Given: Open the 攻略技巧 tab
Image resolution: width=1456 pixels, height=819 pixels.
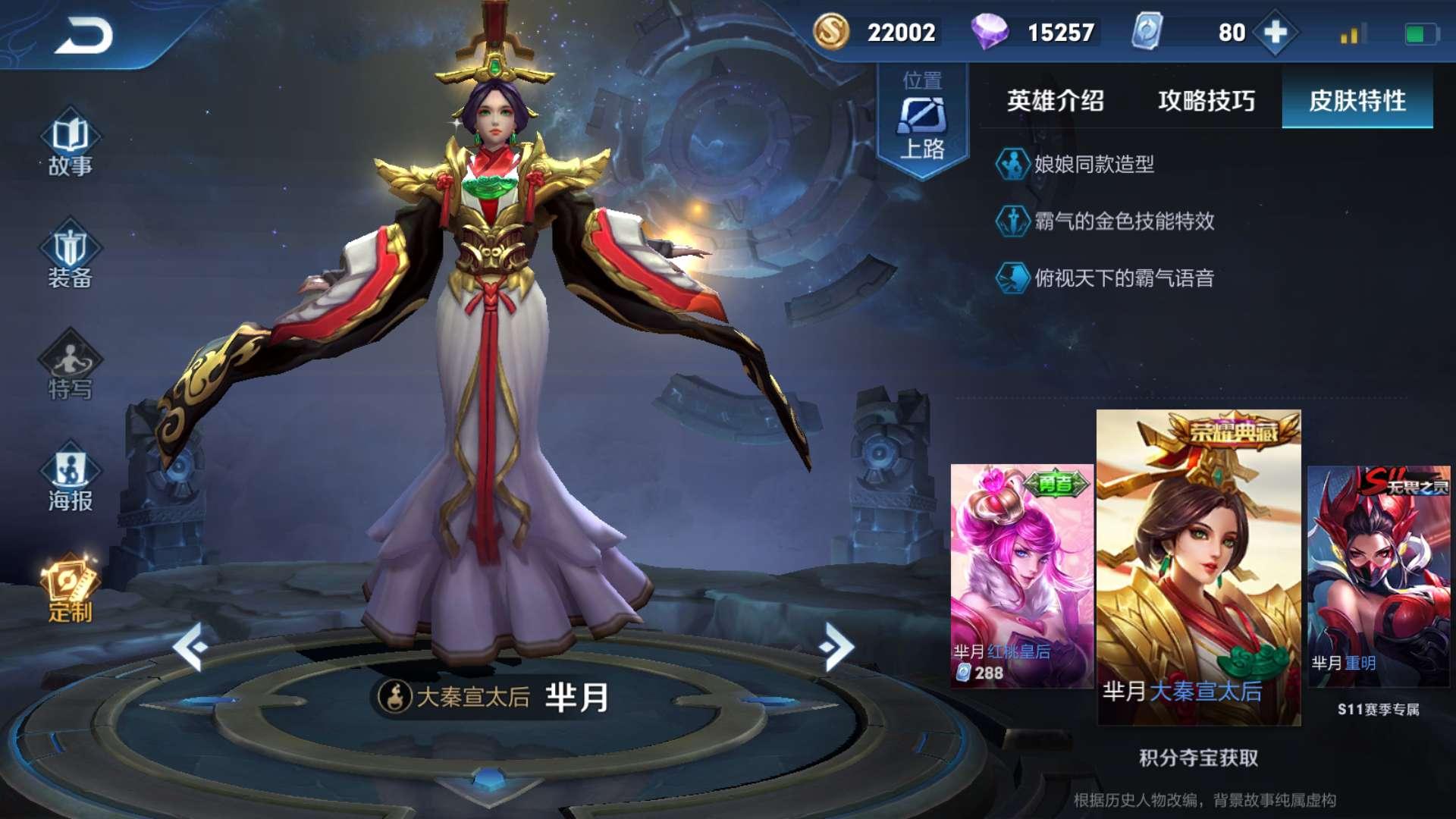Looking at the screenshot, I should 1206,99.
